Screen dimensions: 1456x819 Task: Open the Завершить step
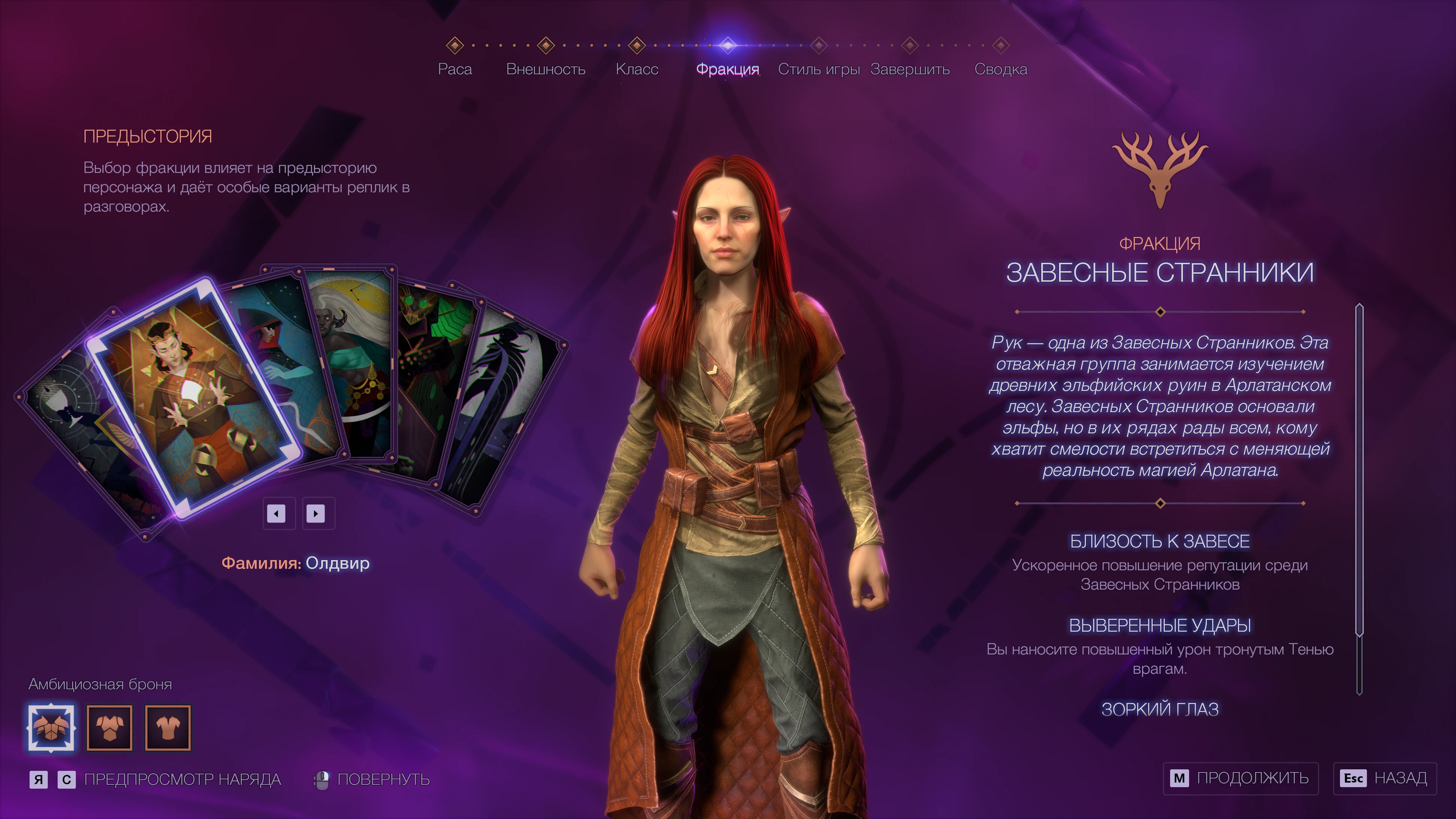[909, 68]
